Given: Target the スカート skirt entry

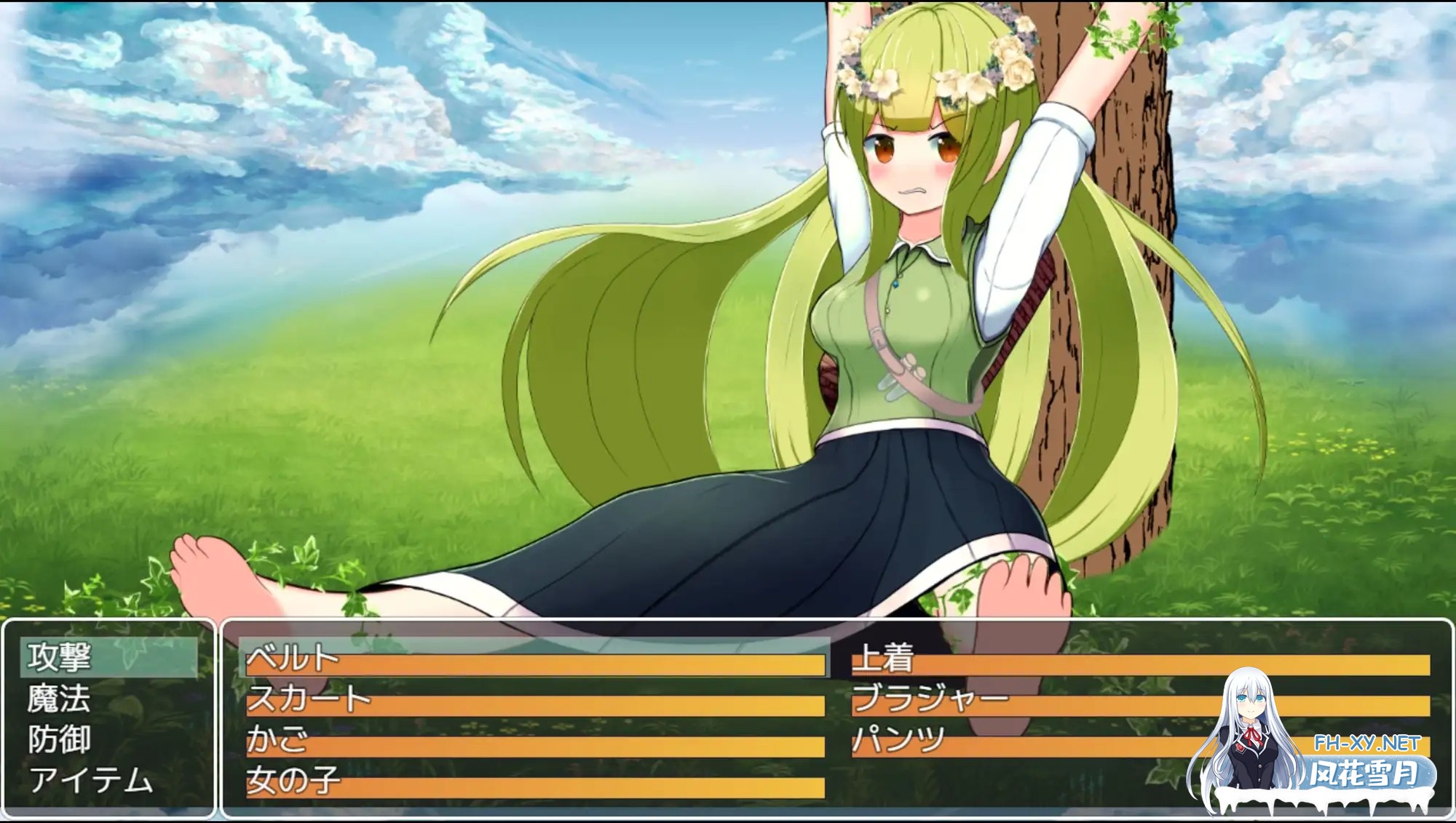Looking at the screenshot, I should click(x=534, y=699).
